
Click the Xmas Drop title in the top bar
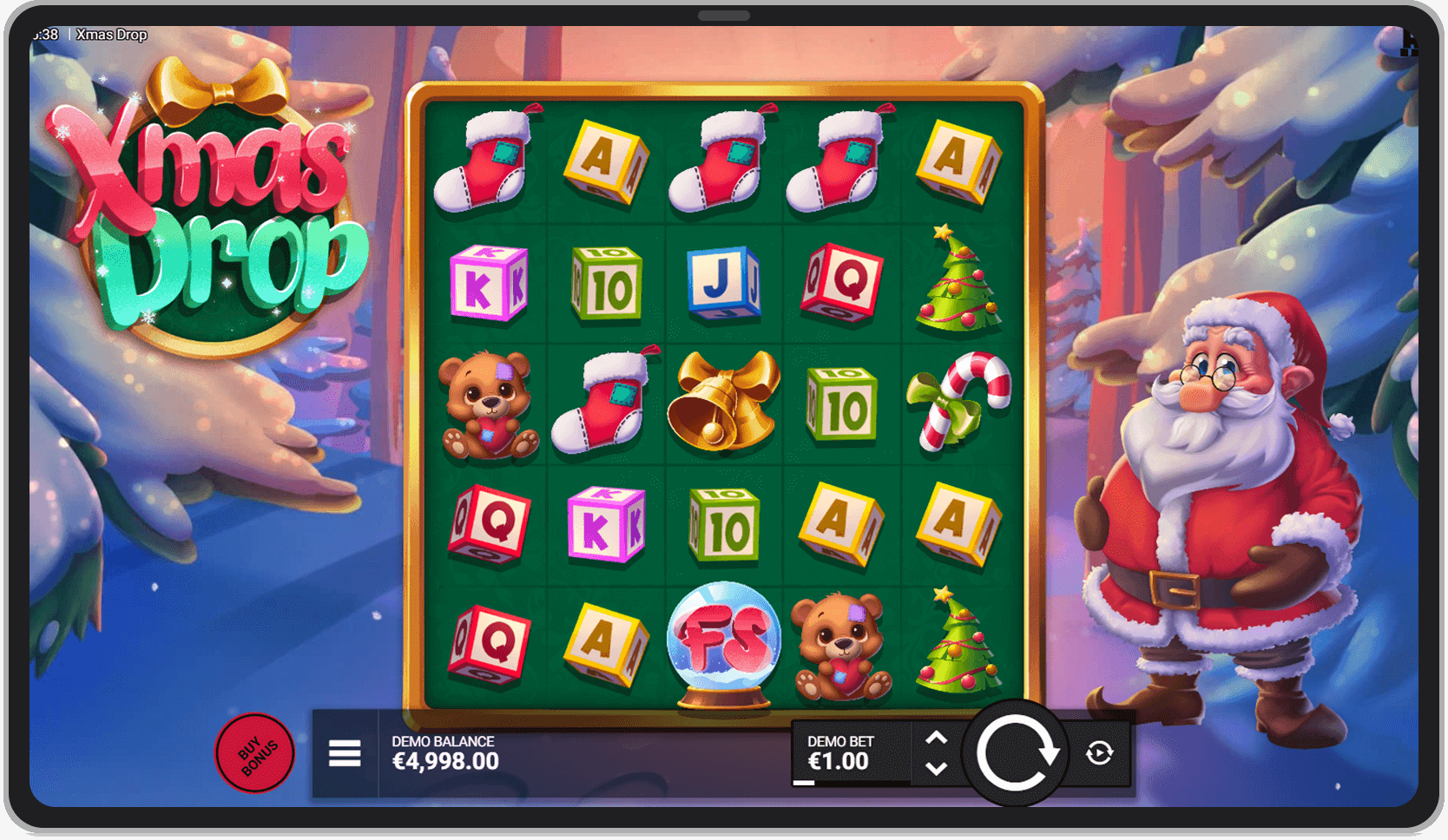pos(111,34)
